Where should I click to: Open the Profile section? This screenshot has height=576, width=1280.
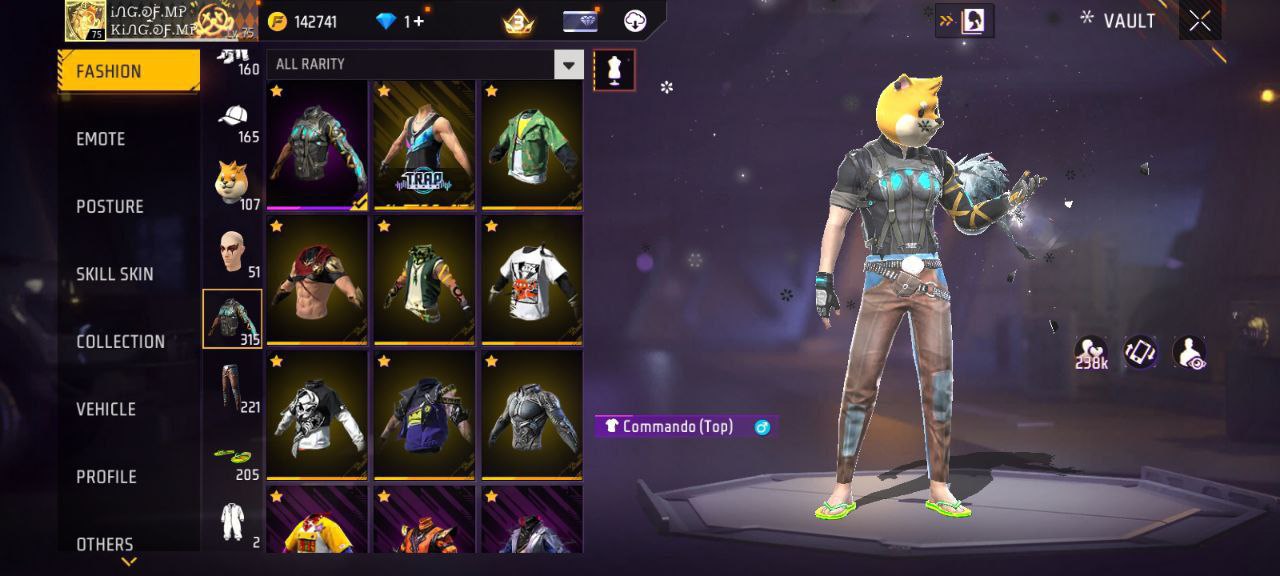tap(107, 477)
